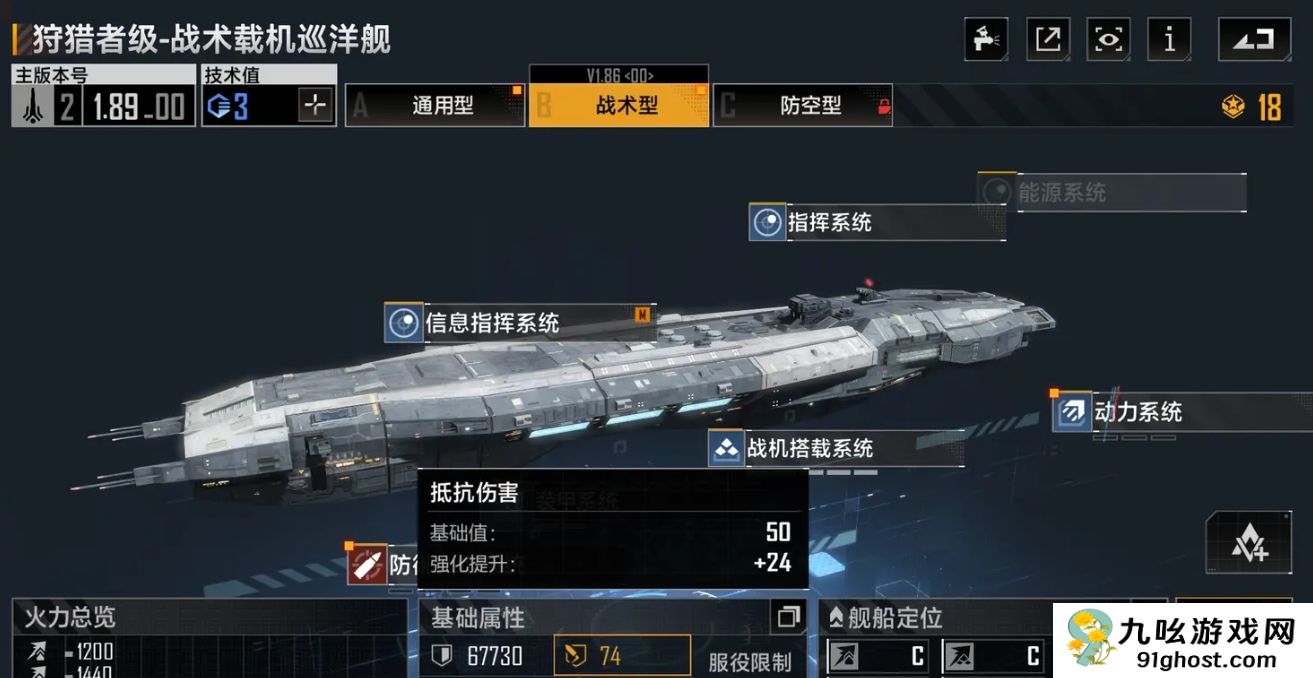Image resolution: width=1313 pixels, height=678 pixels.
Task: Open the spray paint skin icon
Action: tap(986, 39)
